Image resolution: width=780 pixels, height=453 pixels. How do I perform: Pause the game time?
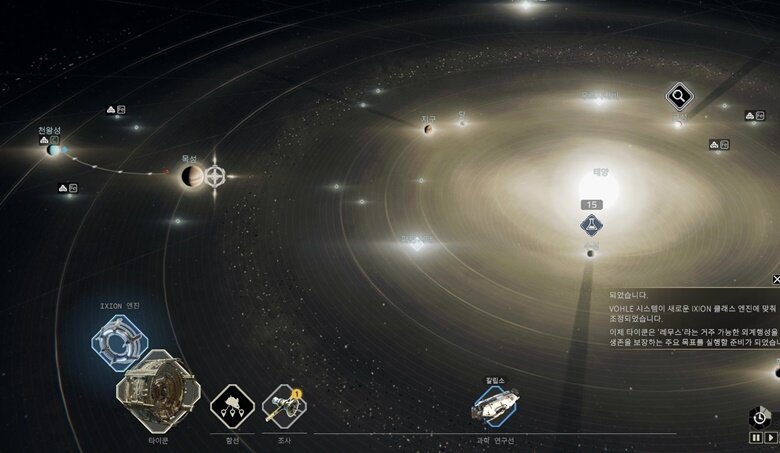(756, 437)
